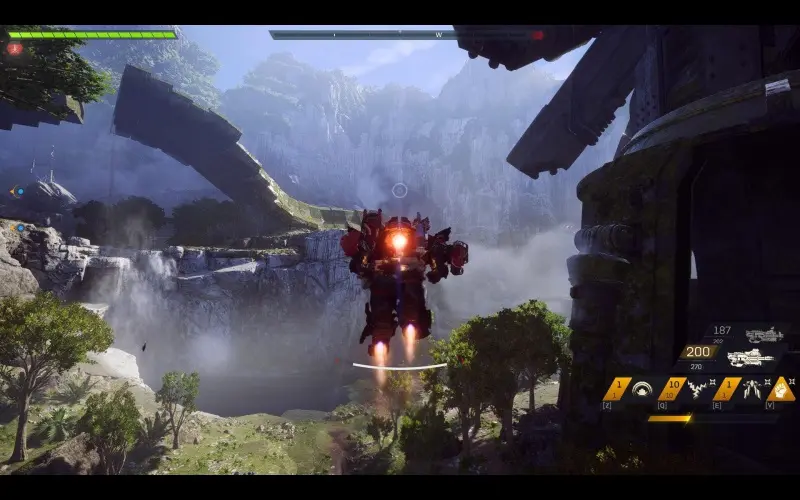This screenshot has width=800, height=500.
Task: Click the red javelin status icon
Action: pos(14,48)
